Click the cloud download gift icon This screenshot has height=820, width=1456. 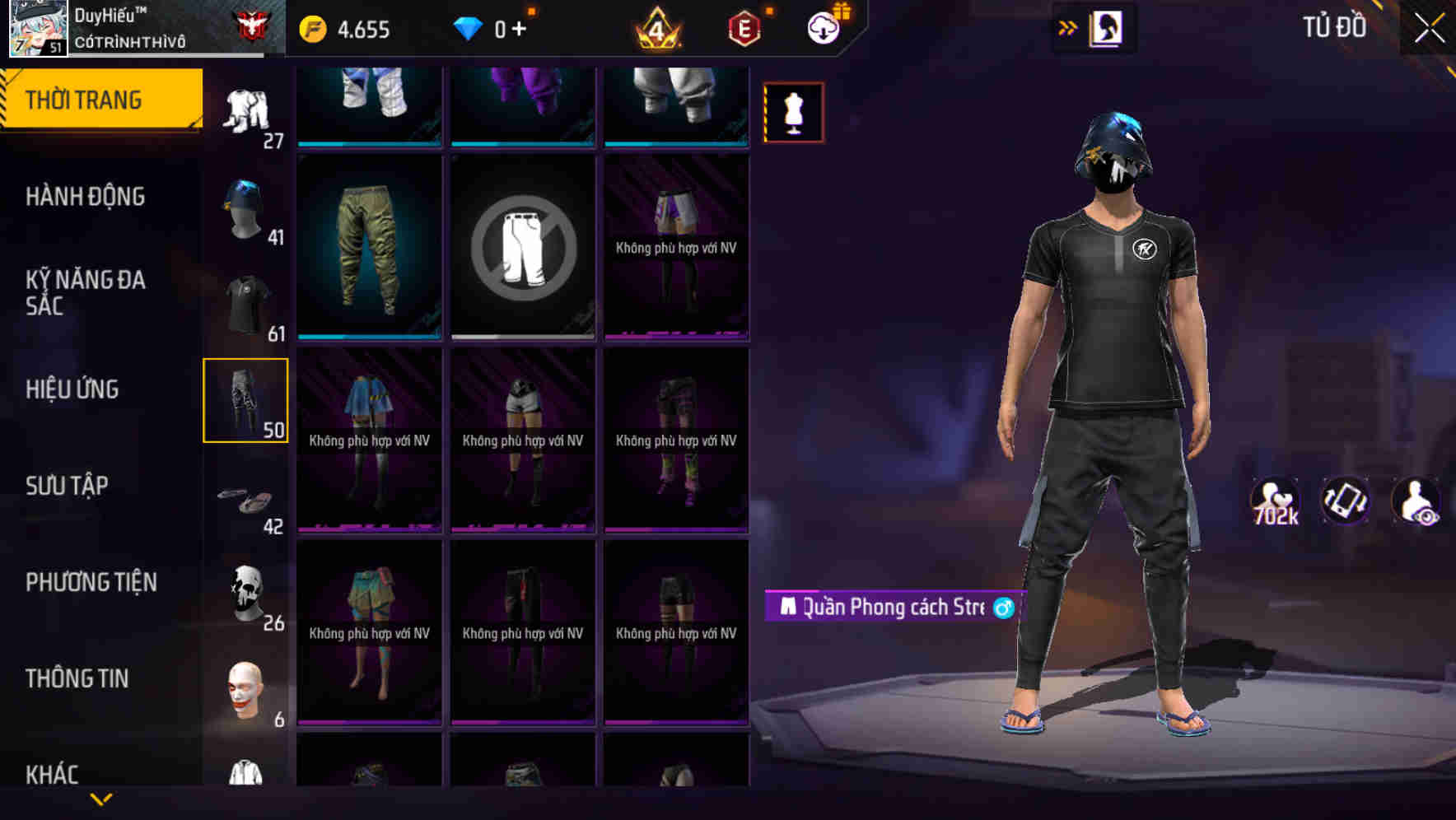pyautogui.click(x=824, y=27)
